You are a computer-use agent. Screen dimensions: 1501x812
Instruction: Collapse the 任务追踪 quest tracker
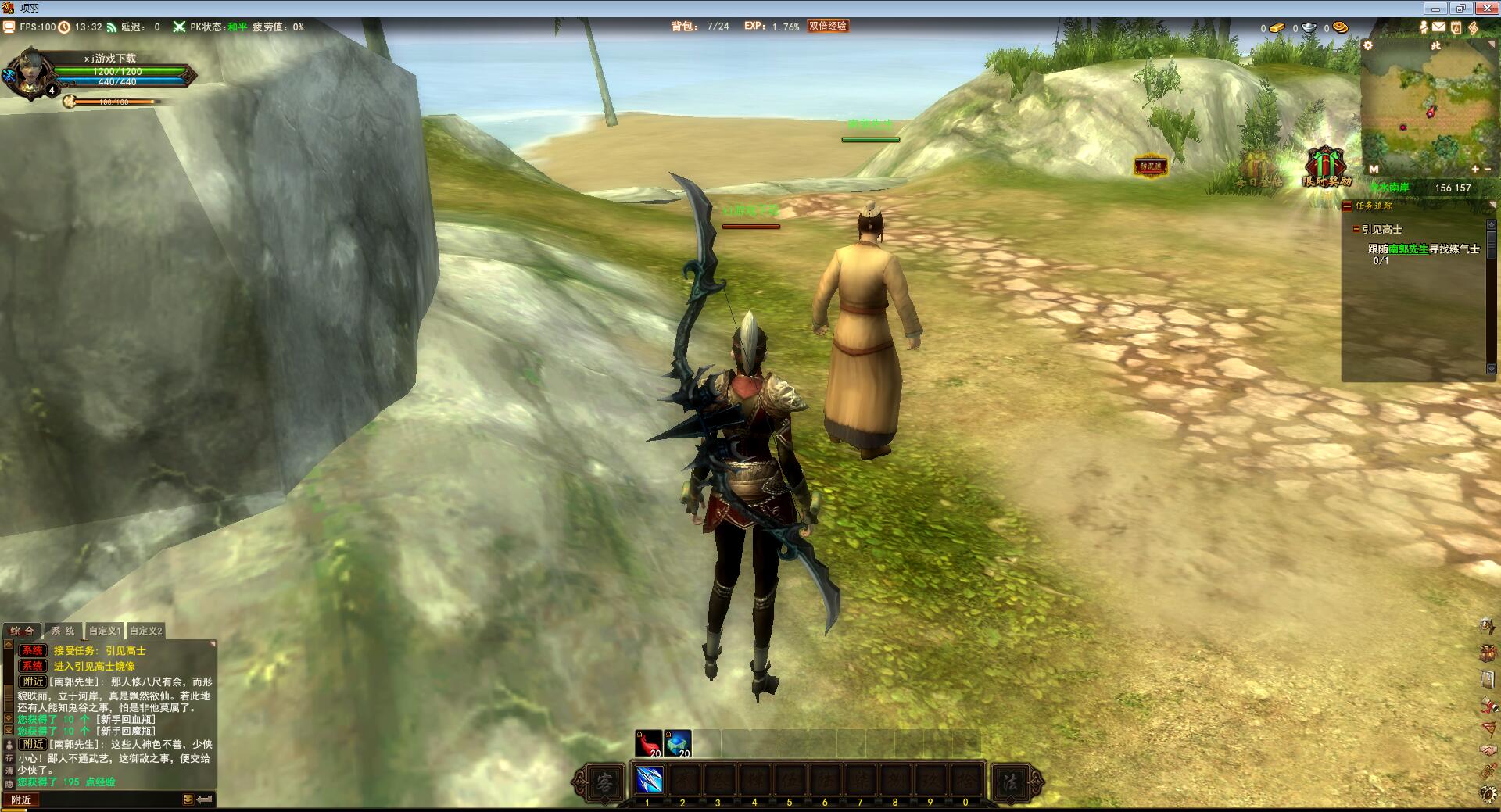(1347, 206)
